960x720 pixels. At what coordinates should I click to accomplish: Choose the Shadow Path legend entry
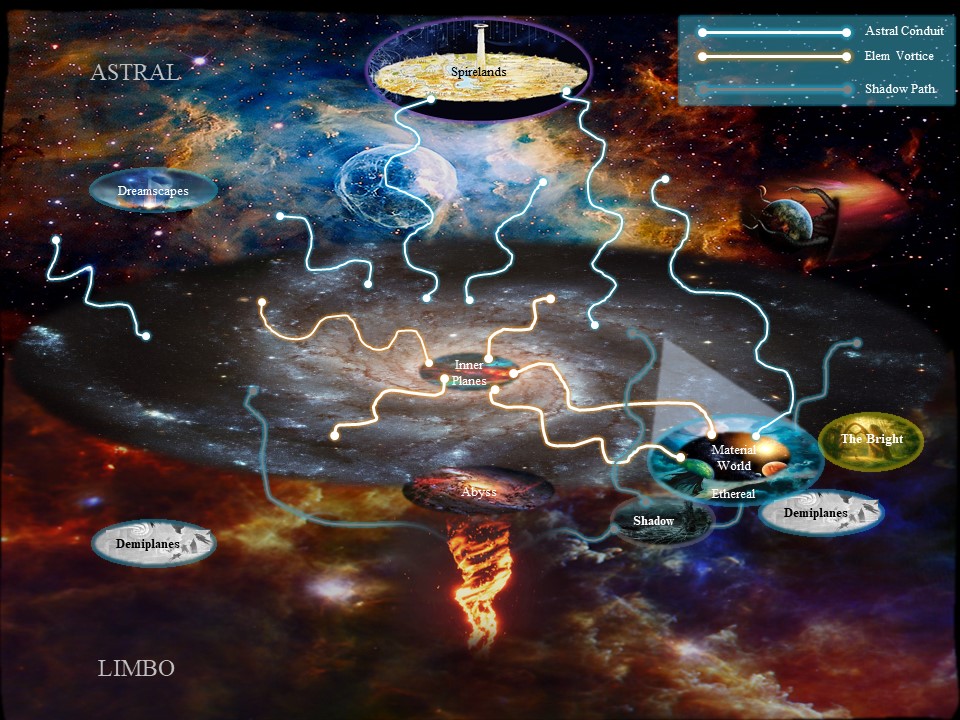(x=900, y=89)
